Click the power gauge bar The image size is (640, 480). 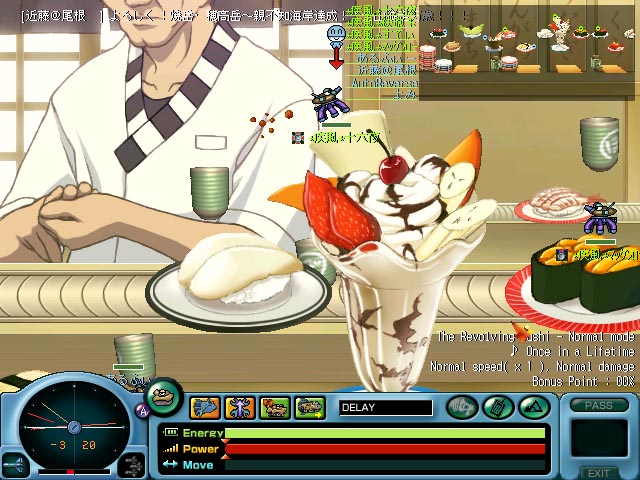tap(385, 449)
